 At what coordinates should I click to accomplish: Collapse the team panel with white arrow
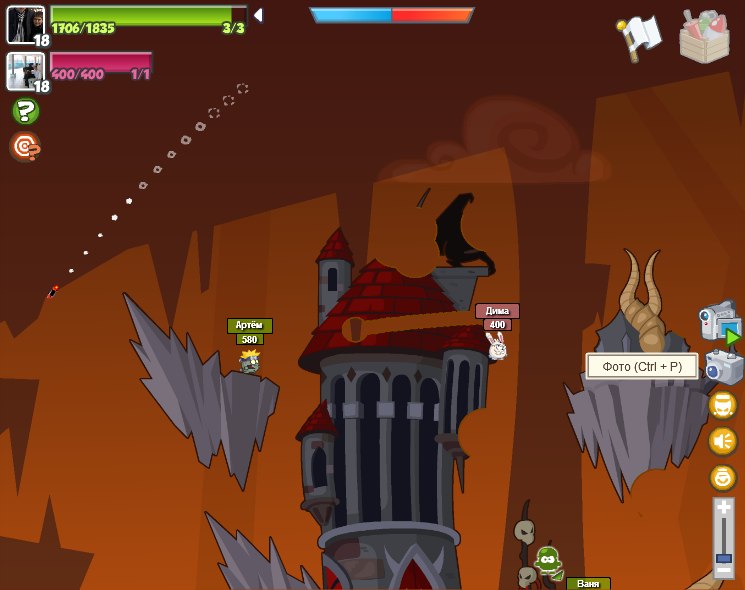tap(257, 15)
